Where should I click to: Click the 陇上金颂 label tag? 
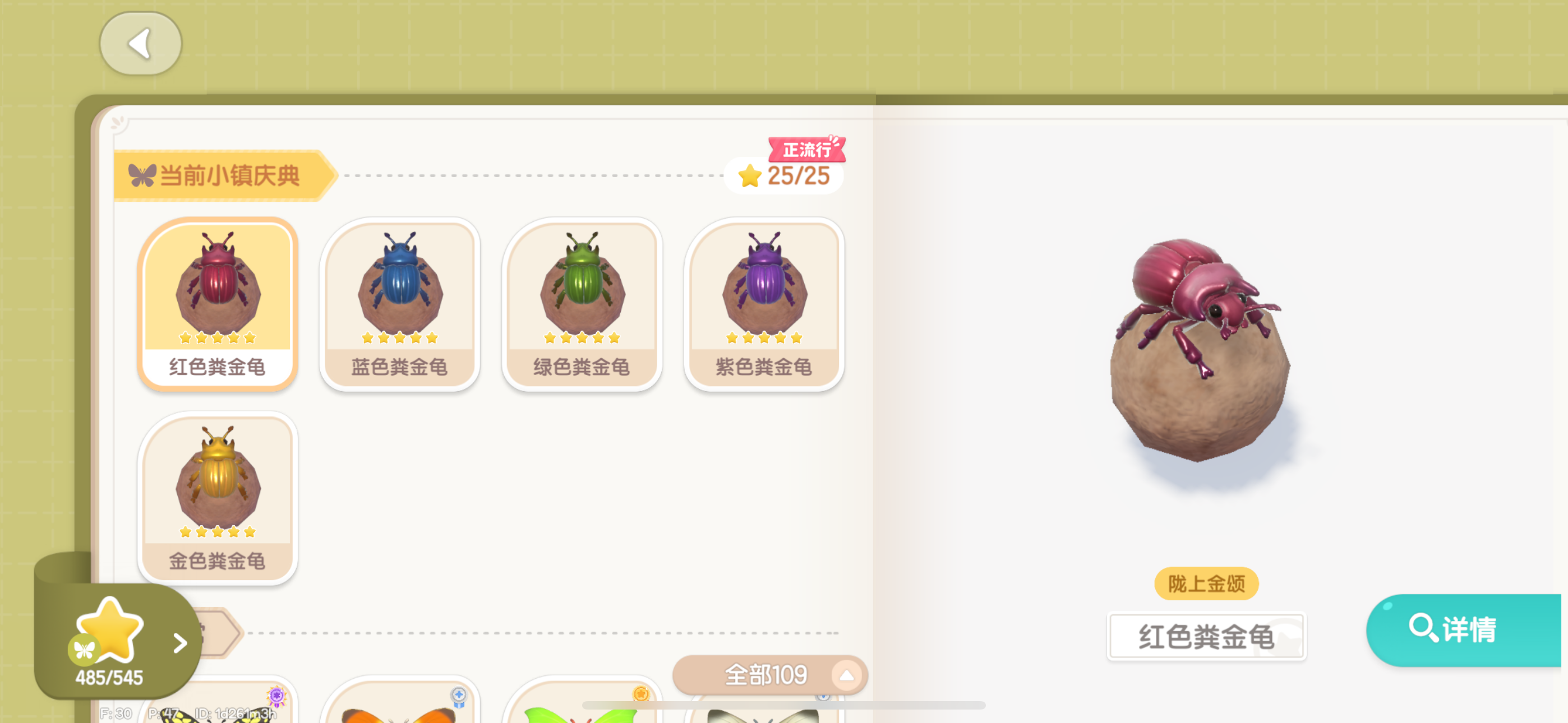coord(1206,583)
